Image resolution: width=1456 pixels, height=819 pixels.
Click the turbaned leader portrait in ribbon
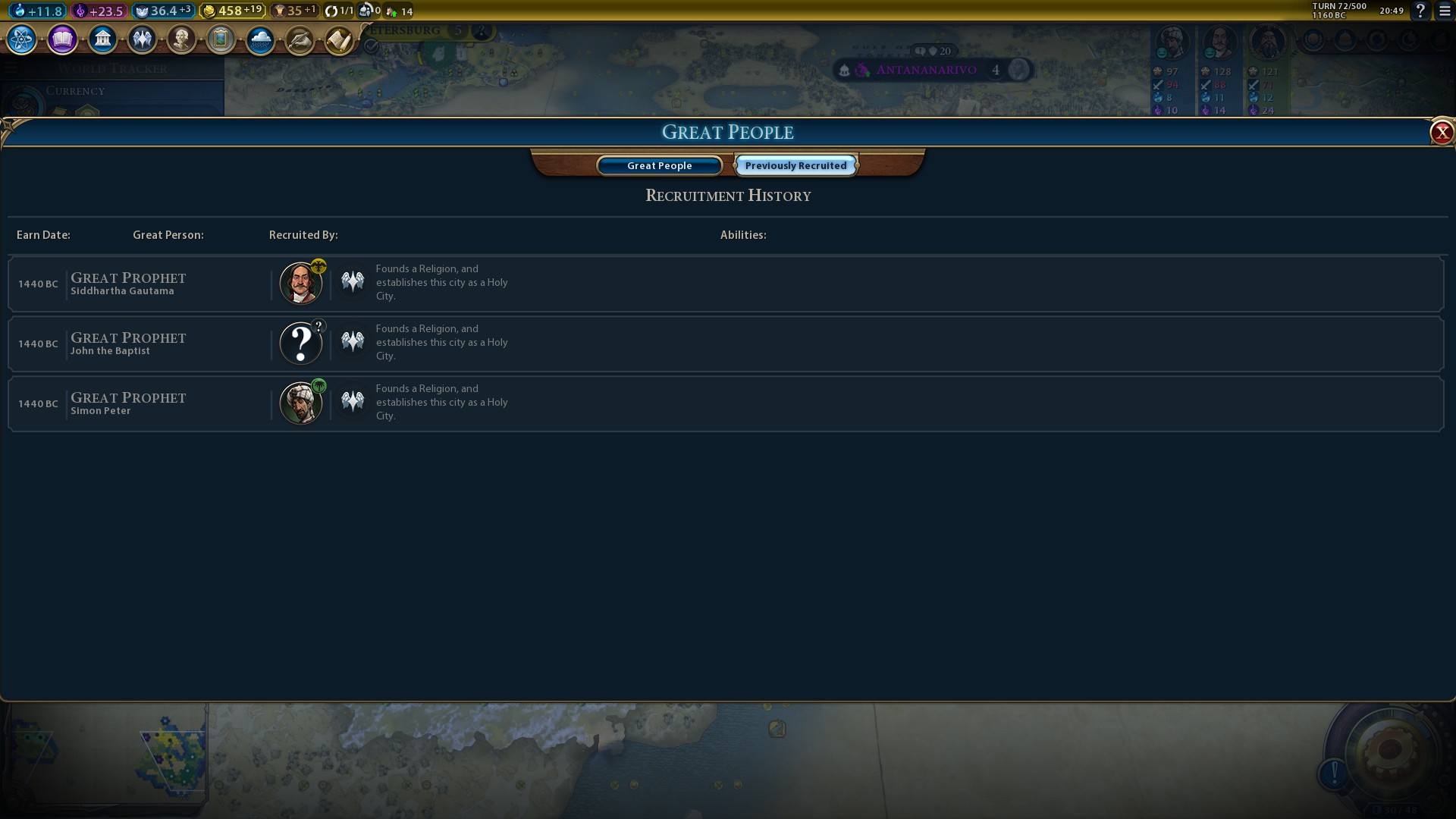tap(1172, 42)
